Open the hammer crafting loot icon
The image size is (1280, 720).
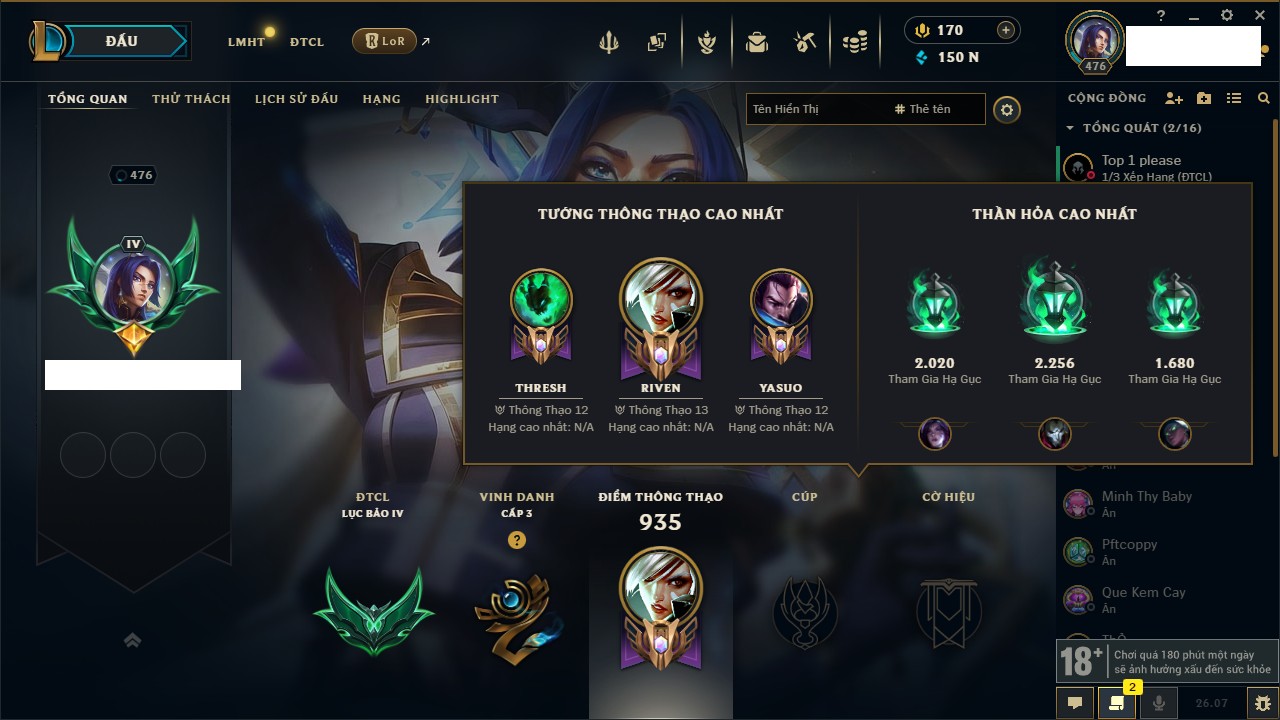tap(805, 42)
